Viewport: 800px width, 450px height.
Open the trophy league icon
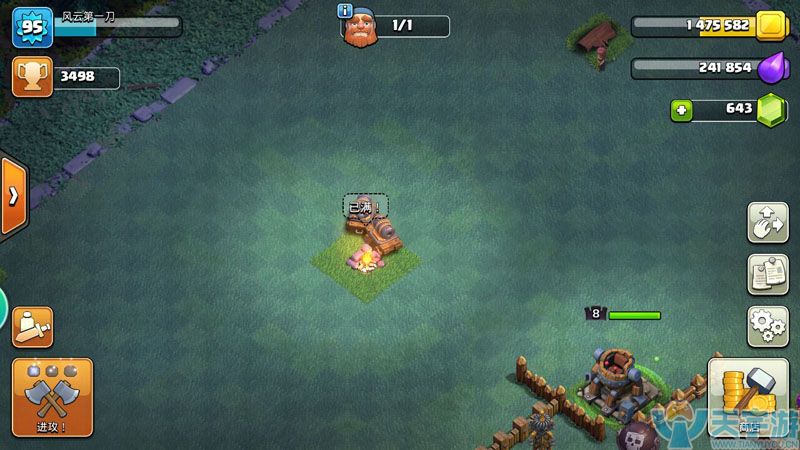(32, 77)
